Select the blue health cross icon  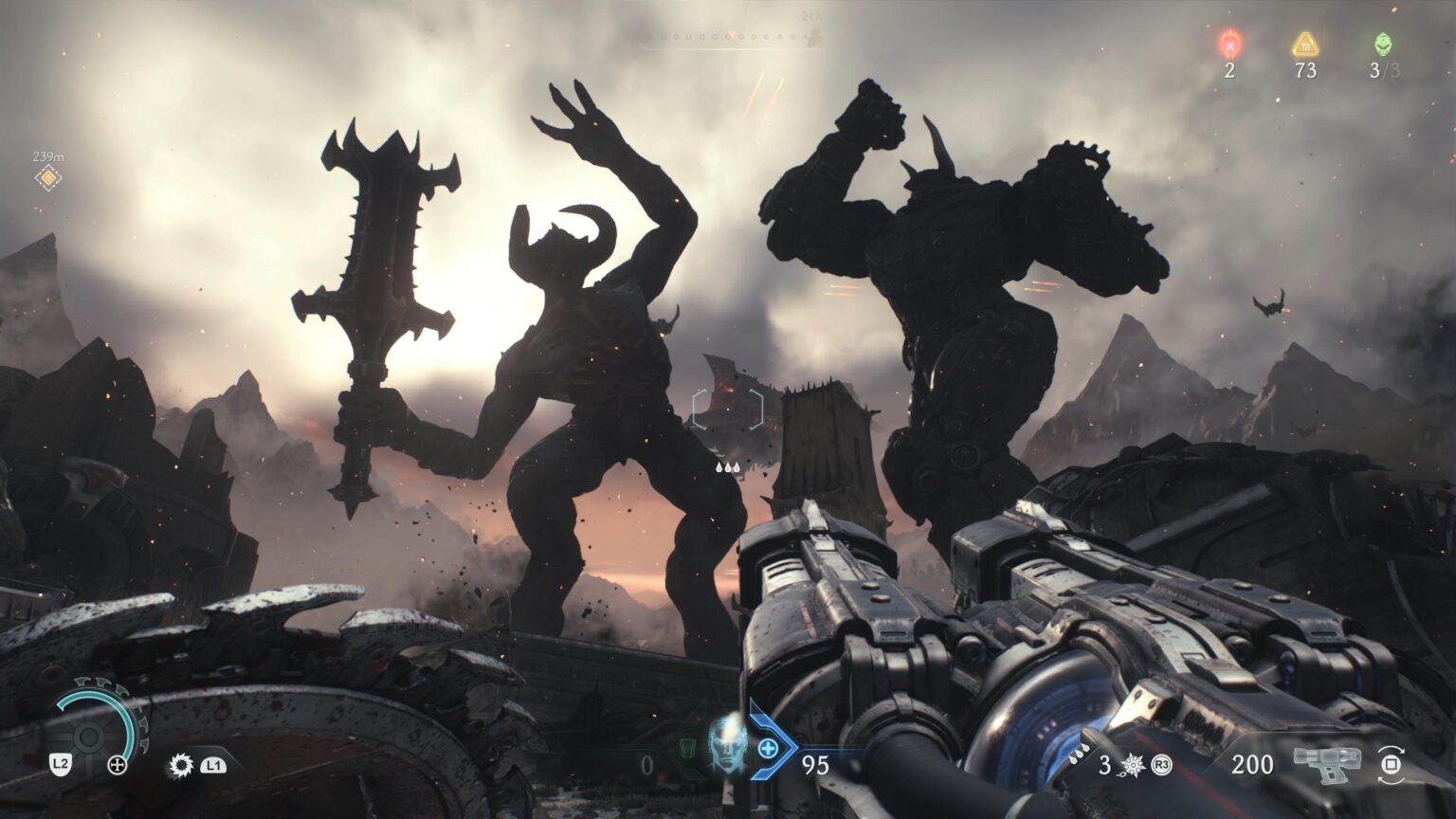768,749
